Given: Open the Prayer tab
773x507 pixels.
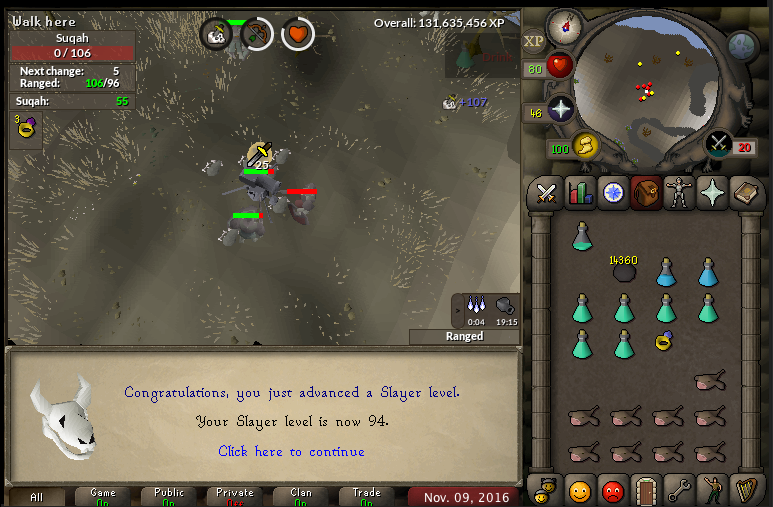Looking at the screenshot, I should click(712, 192).
